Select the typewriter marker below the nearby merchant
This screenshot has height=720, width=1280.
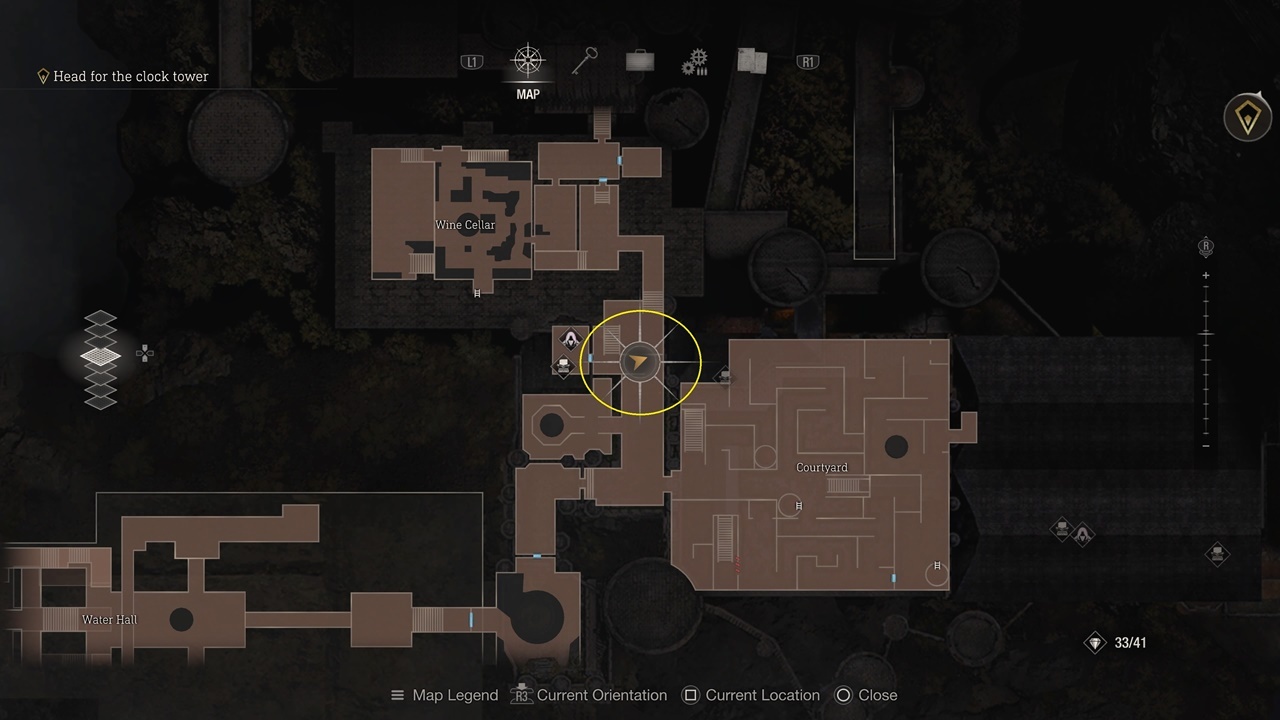pos(564,366)
